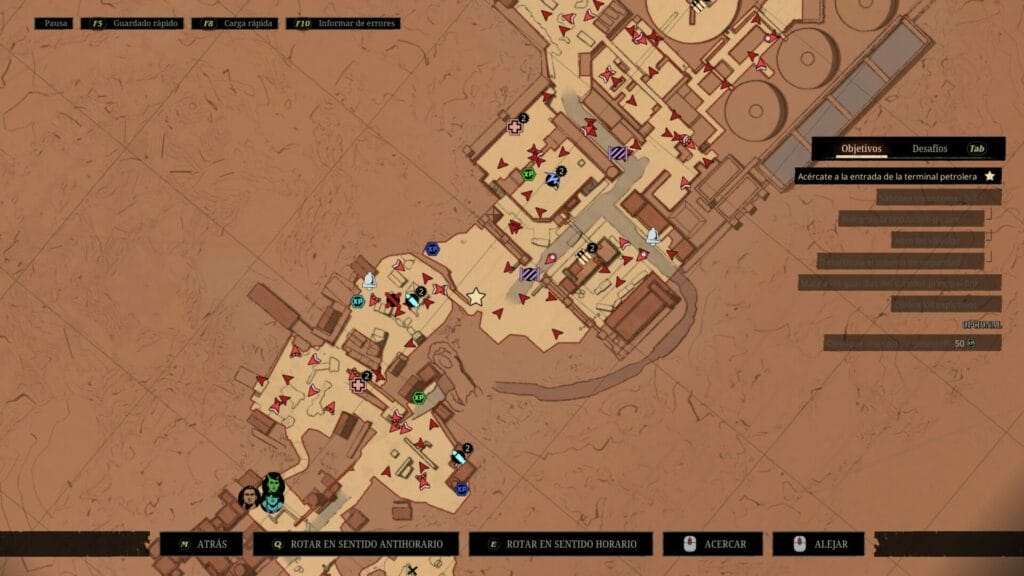
Task: Switch to the Desafíos tab
Action: tap(929, 148)
